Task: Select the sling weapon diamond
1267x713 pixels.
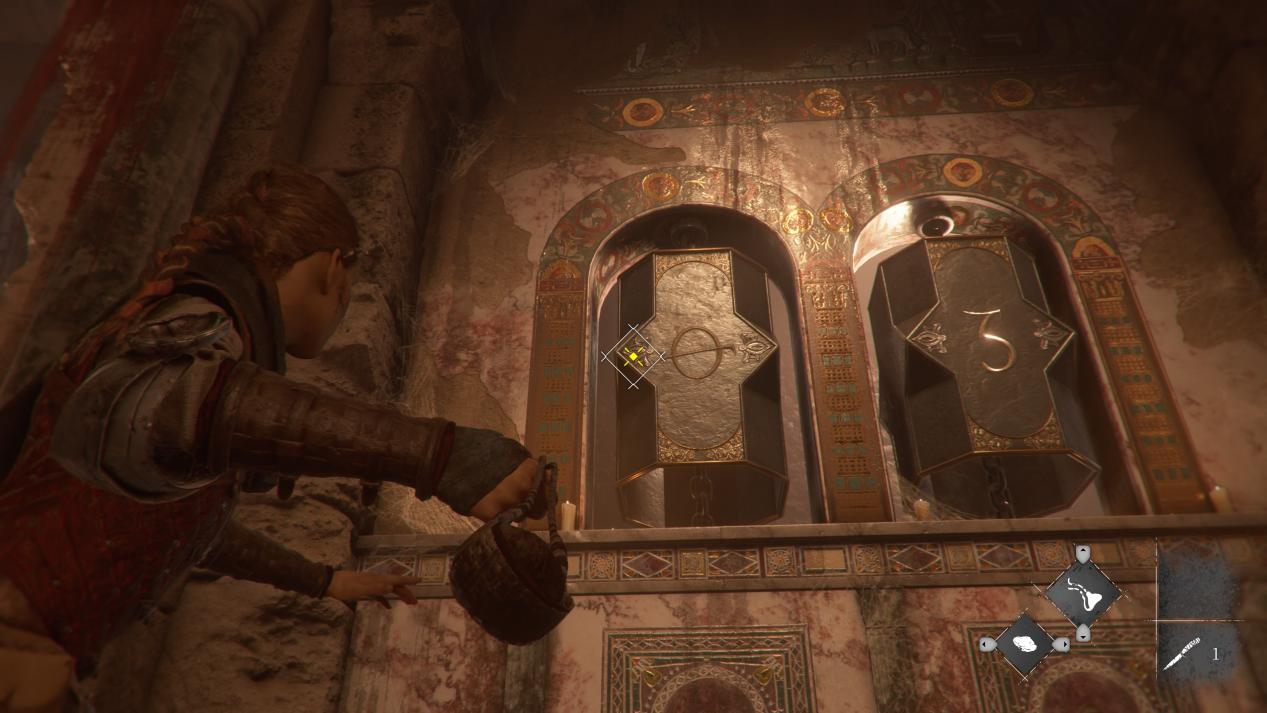Action: (1082, 593)
